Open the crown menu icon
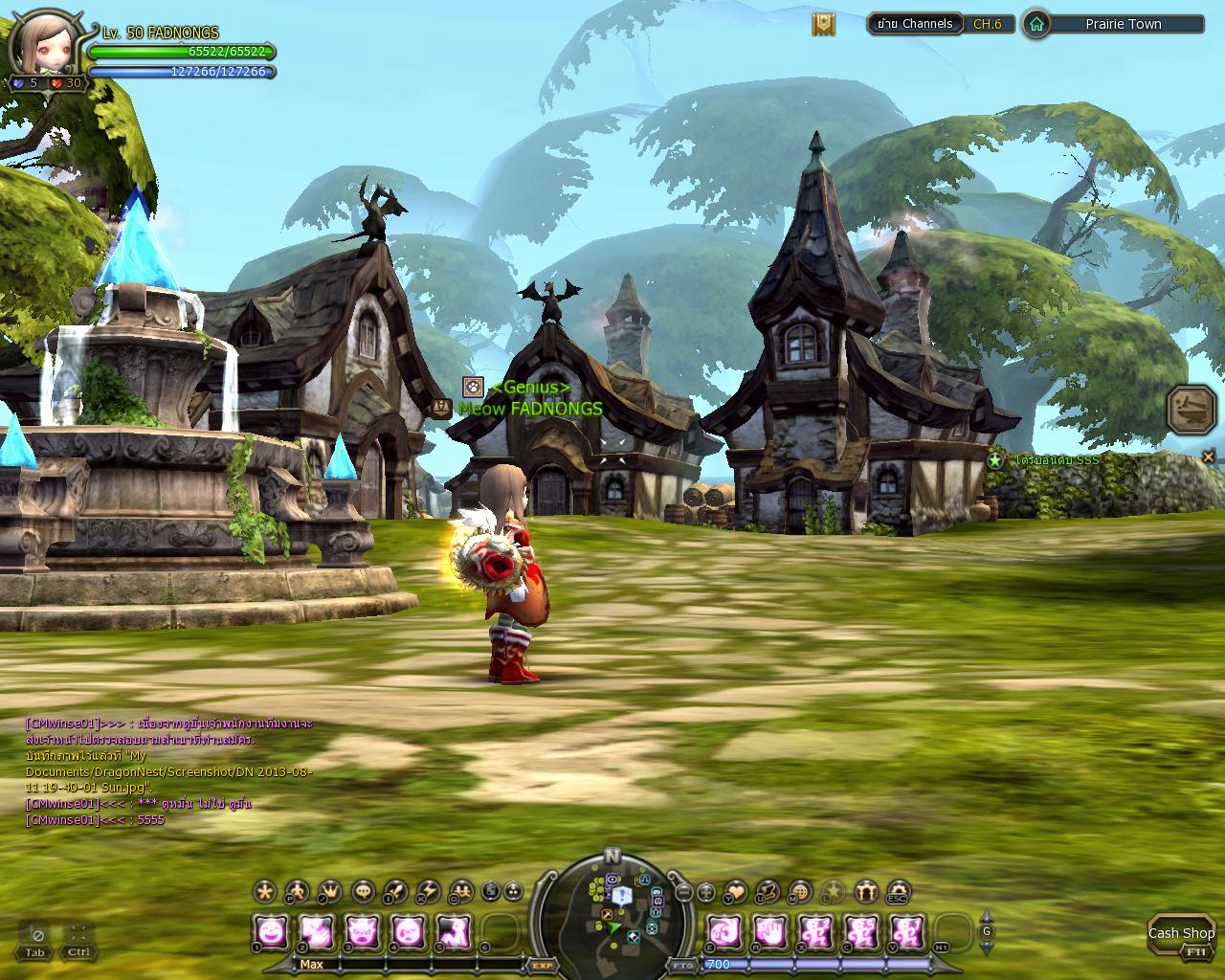This screenshot has width=1225, height=980. click(x=329, y=892)
